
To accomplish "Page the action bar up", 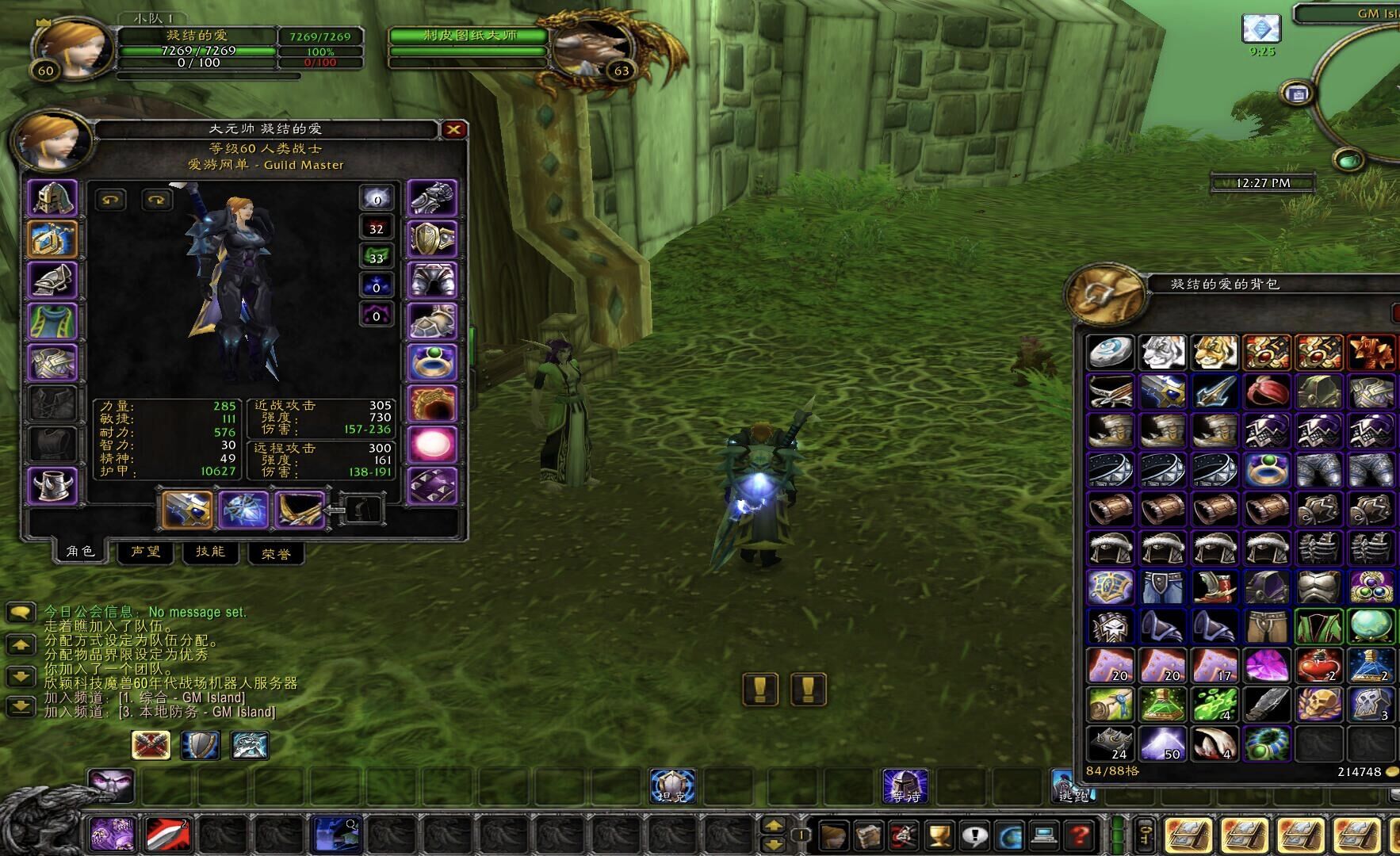I will click(x=773, y=825).
